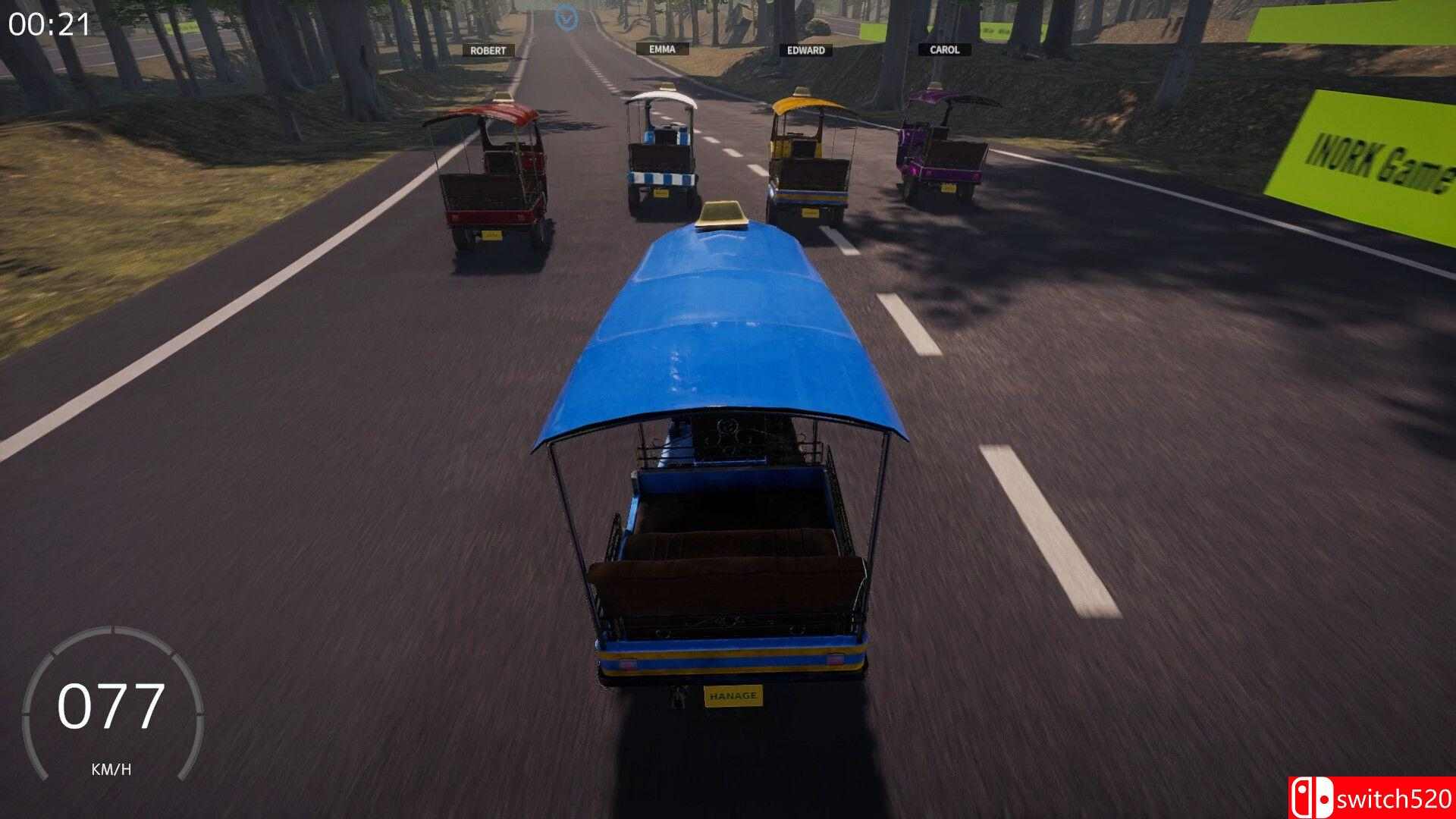Click the yellow taxi sign on blue roof
The image size is (1456, 819).
coord(723,212)
